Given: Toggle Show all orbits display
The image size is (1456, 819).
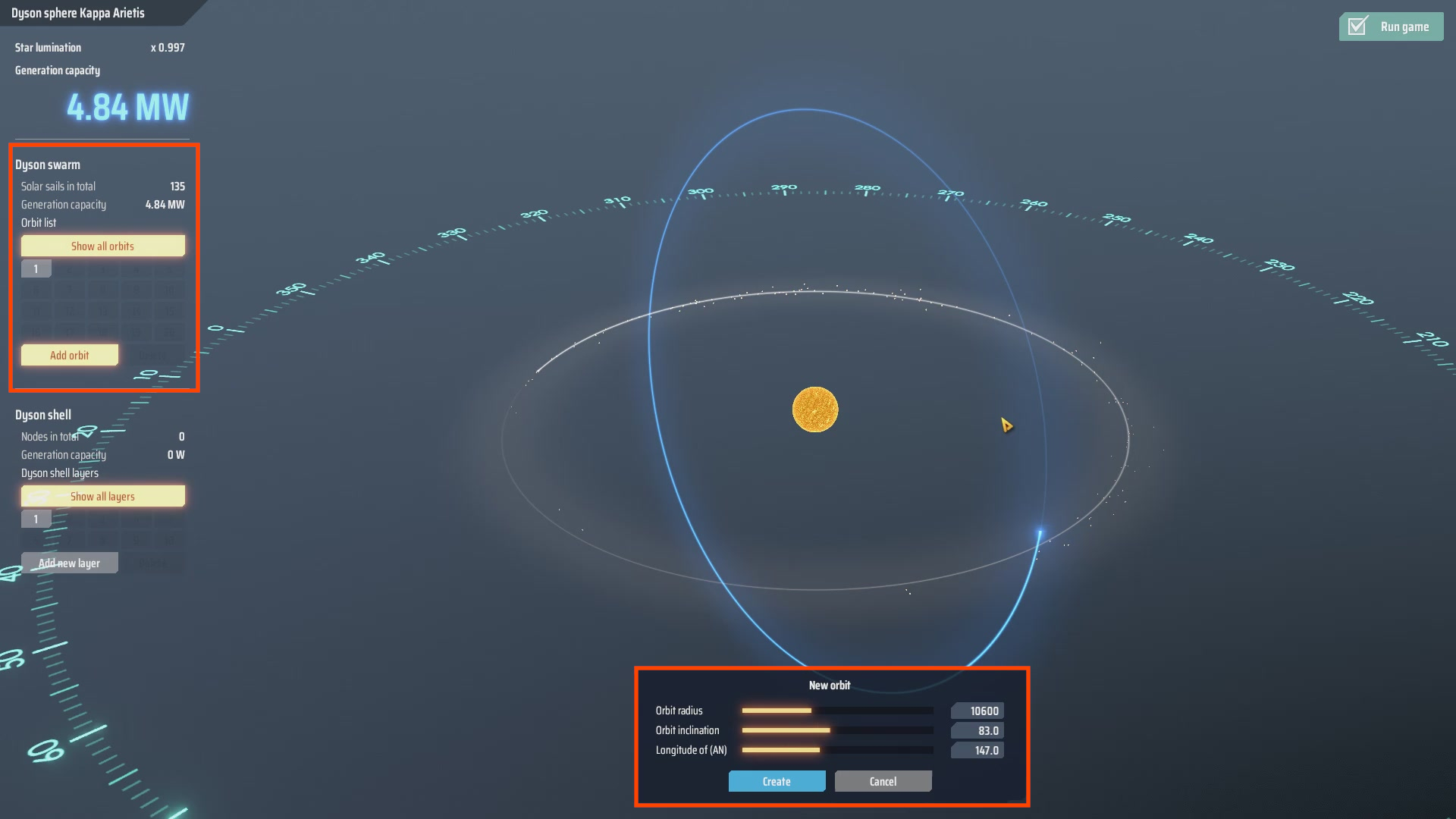Looking at the screenshot, I should (102, 245).
